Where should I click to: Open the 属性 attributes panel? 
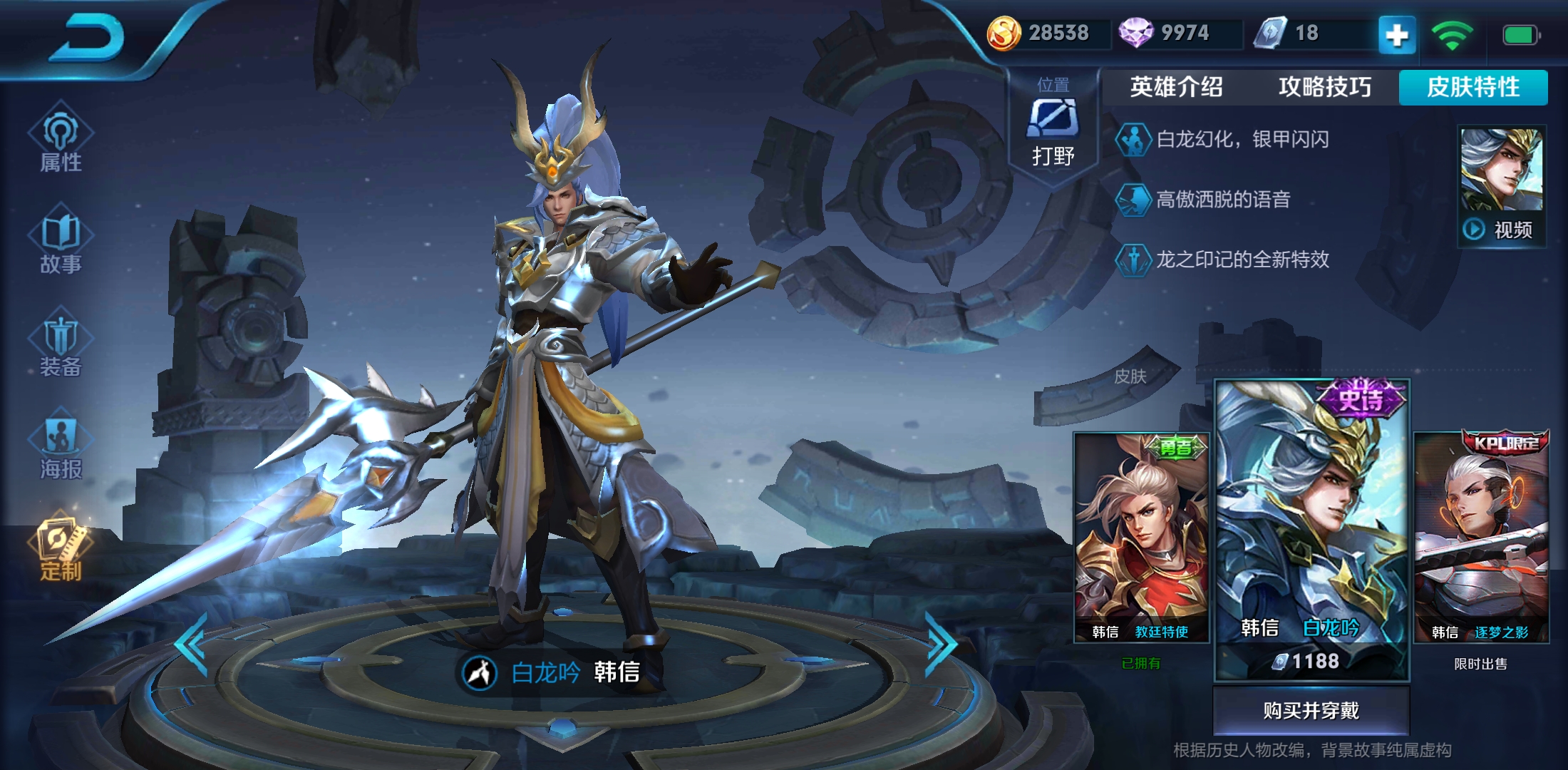[61, 140]
